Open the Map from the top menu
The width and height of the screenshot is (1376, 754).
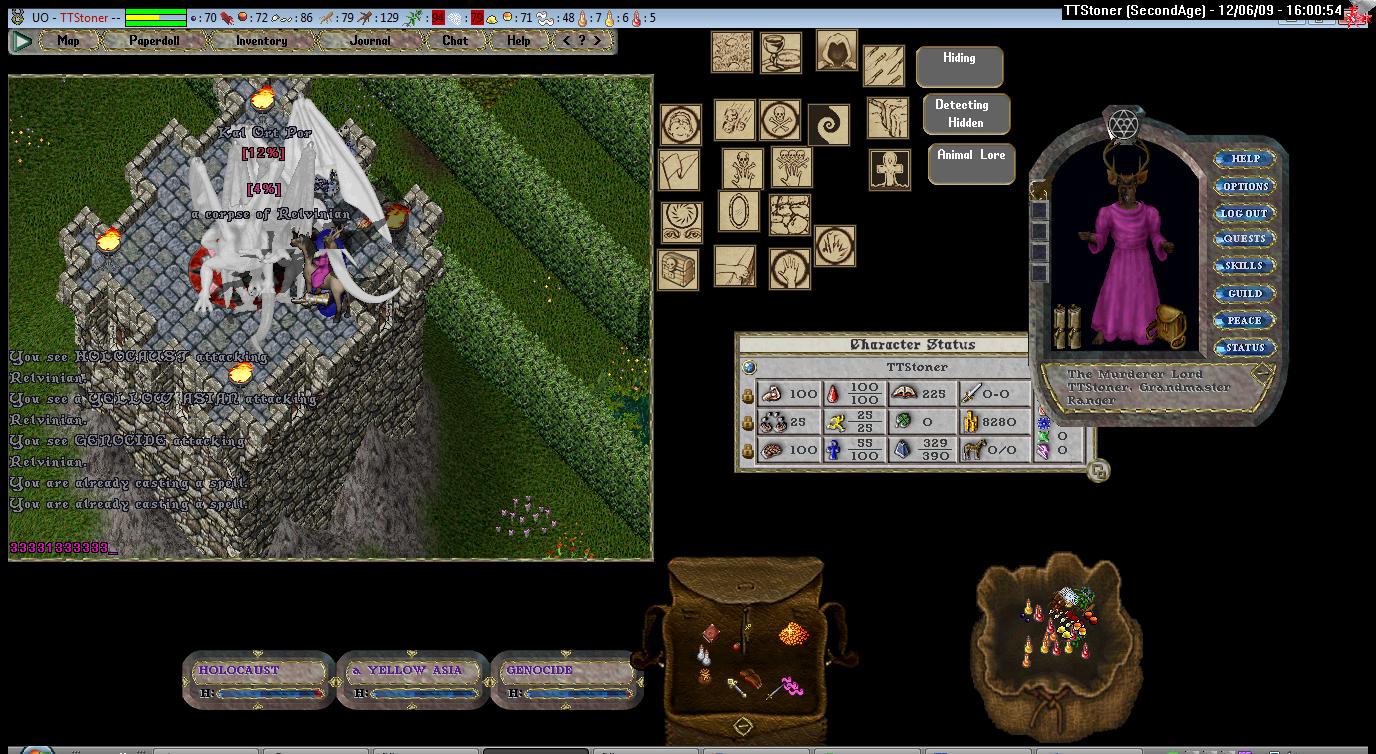click(68, 41)
